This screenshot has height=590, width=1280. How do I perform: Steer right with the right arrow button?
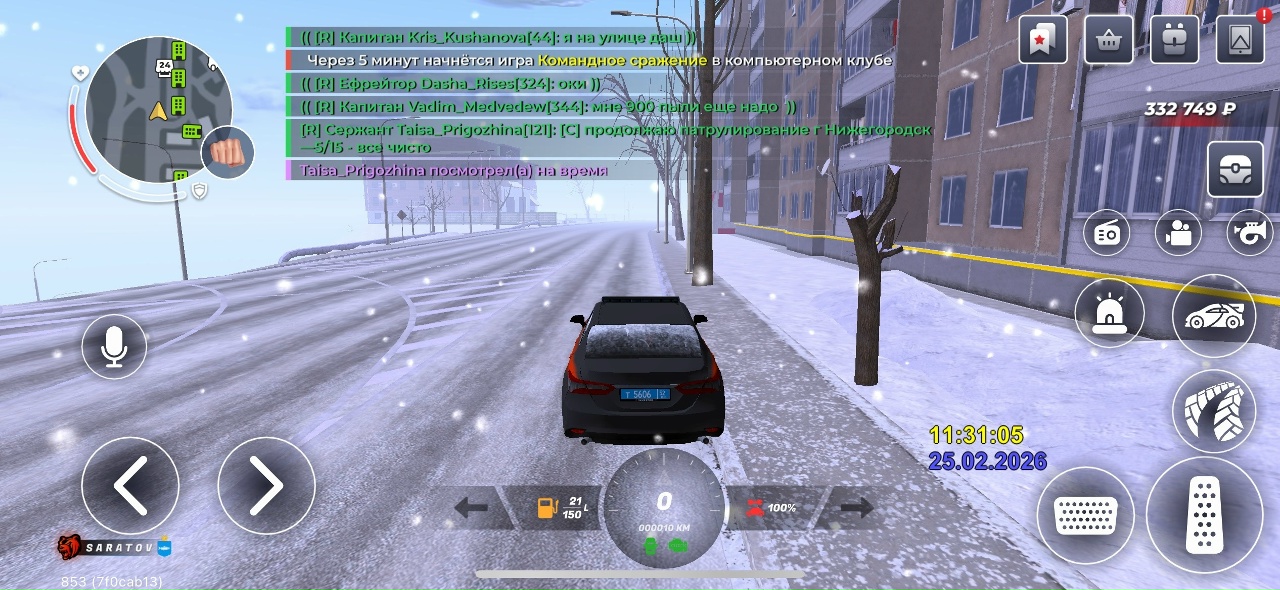point(266,486)
